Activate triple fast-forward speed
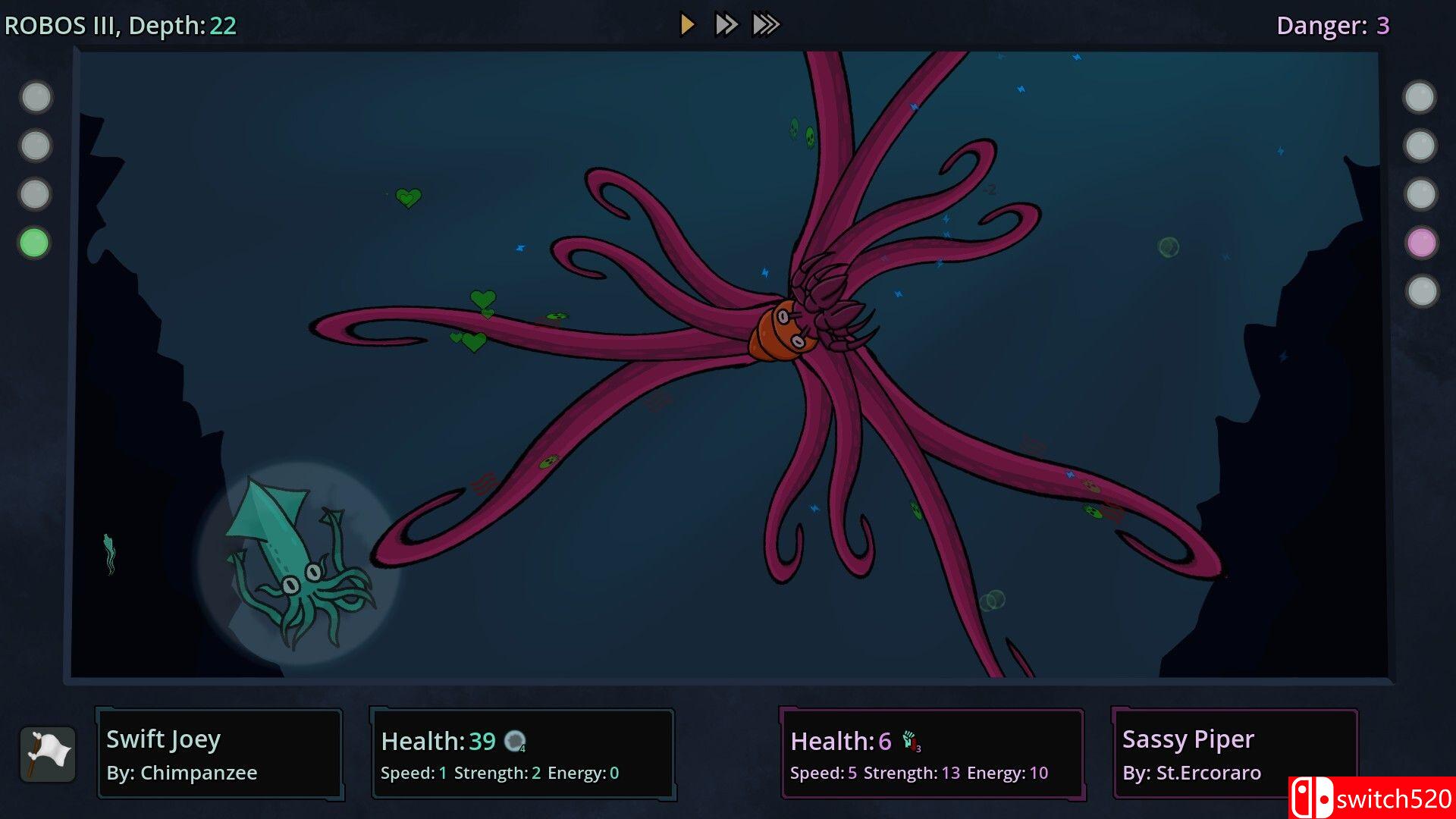 pos(766,25)
